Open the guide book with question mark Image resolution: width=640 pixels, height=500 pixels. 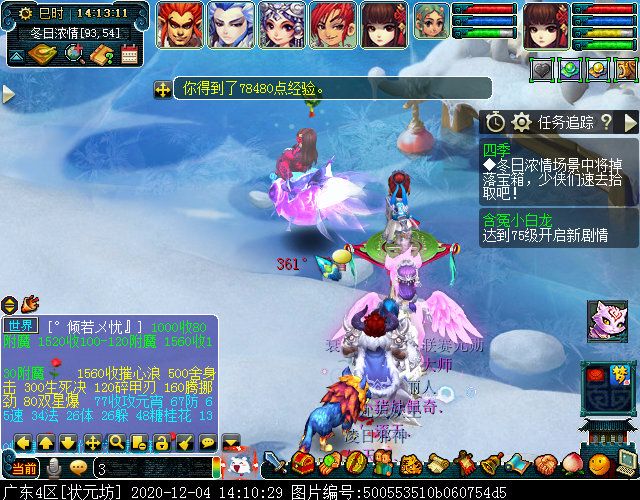click(x=101, y=54)
